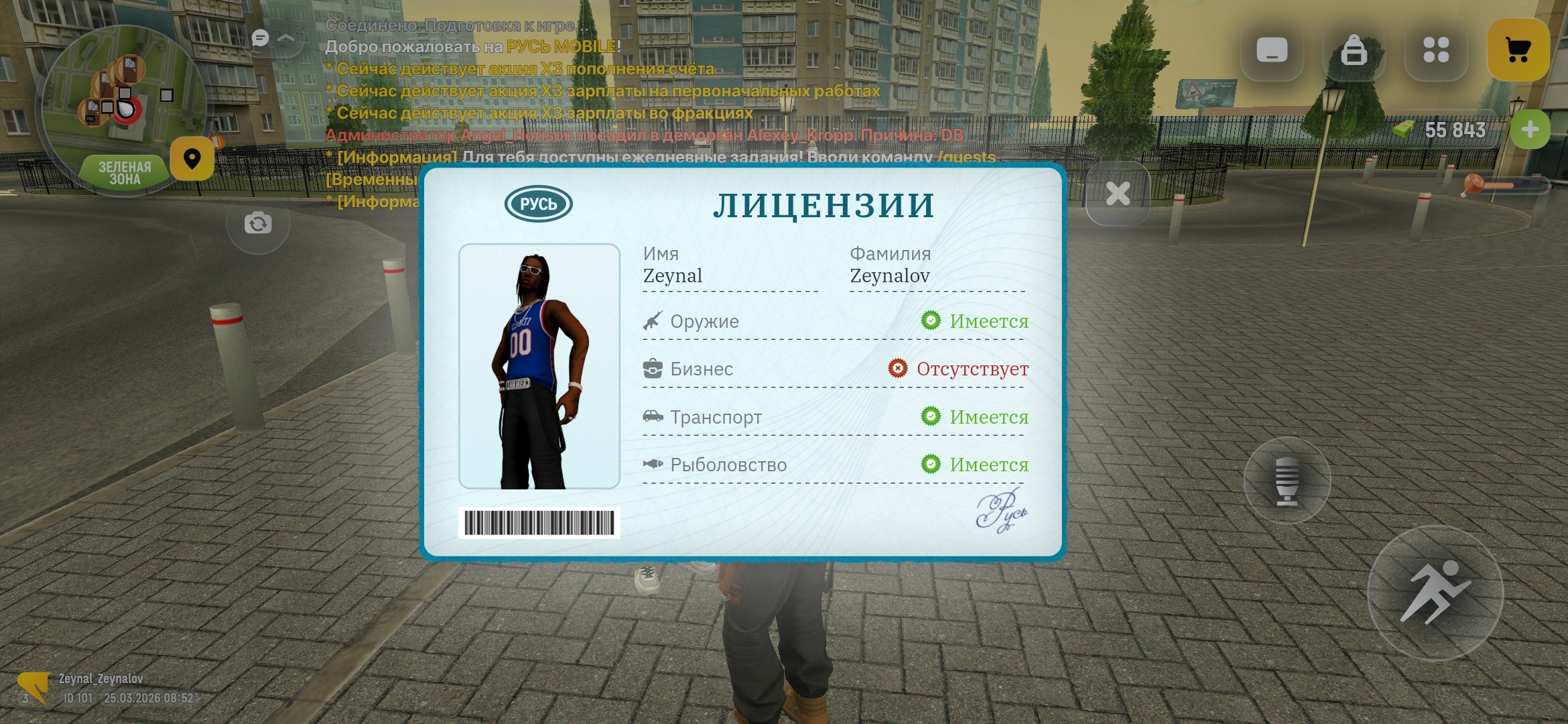
Task: Close the licenses card with X
Action: (x=1118, y=194)
